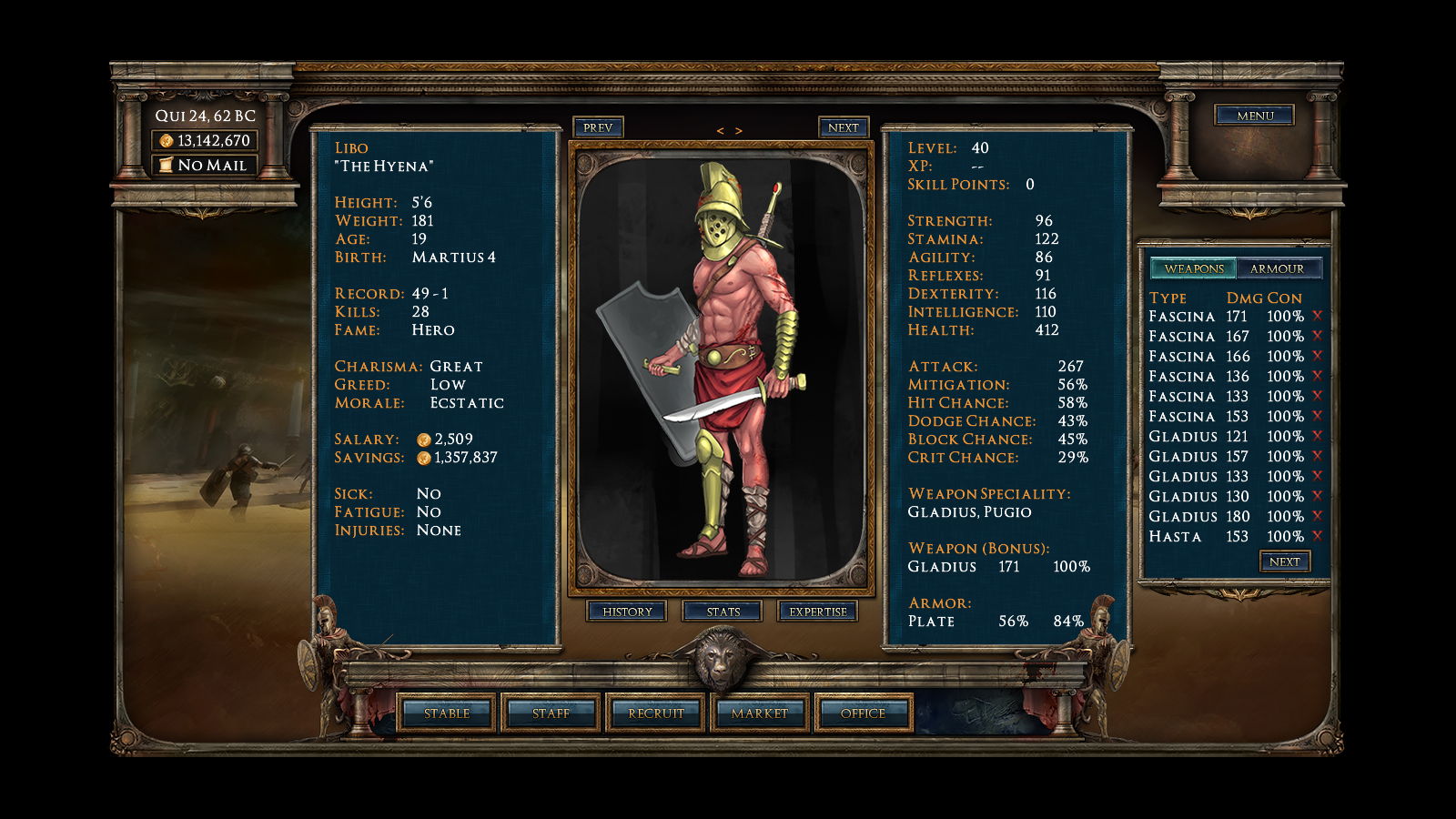Remove the Gladius 121 with its red X
Image resolution: width=1456 pixels, height=819 pixels.
(x=1317, y=436)
